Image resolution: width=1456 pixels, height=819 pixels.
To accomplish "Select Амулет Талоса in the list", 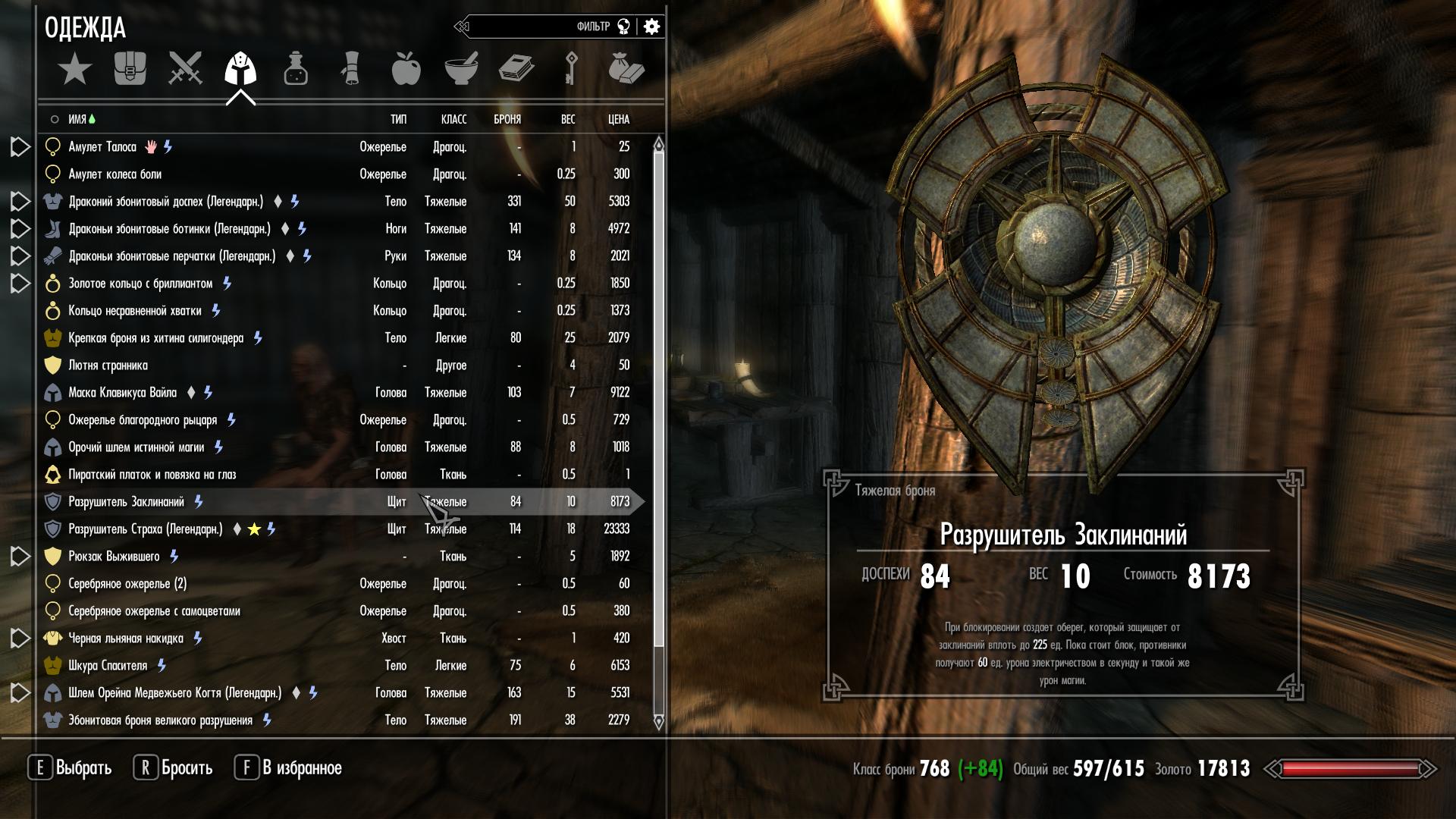I will click(x=102, y=147).
